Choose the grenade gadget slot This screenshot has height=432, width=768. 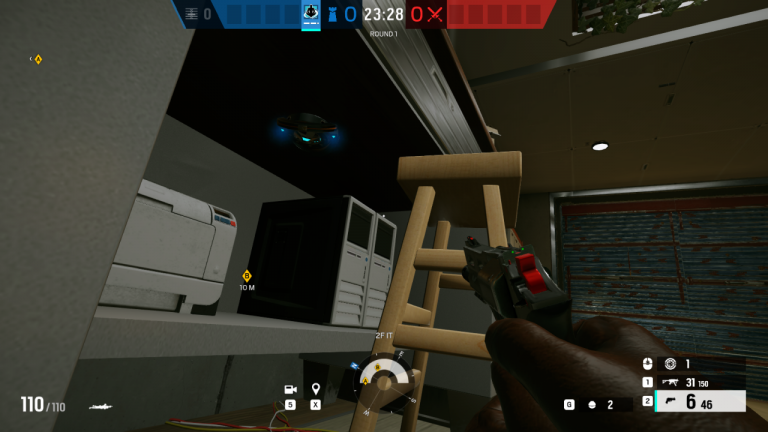coord(592,404)
